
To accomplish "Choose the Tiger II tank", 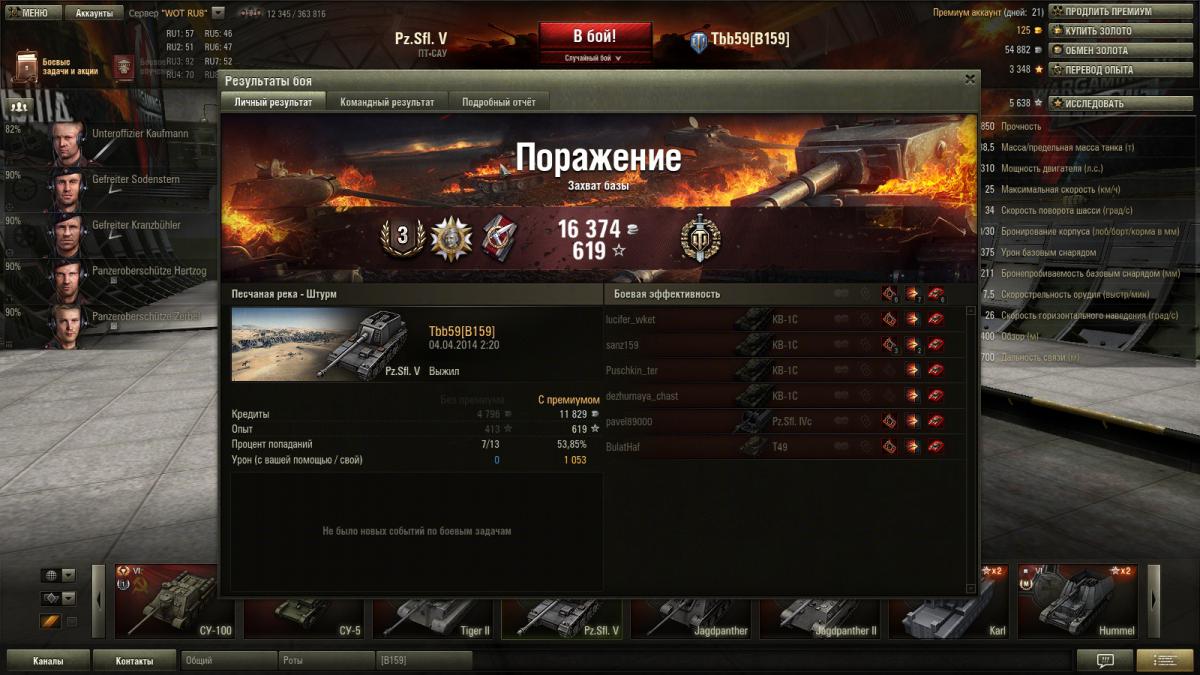I will 433,612.
